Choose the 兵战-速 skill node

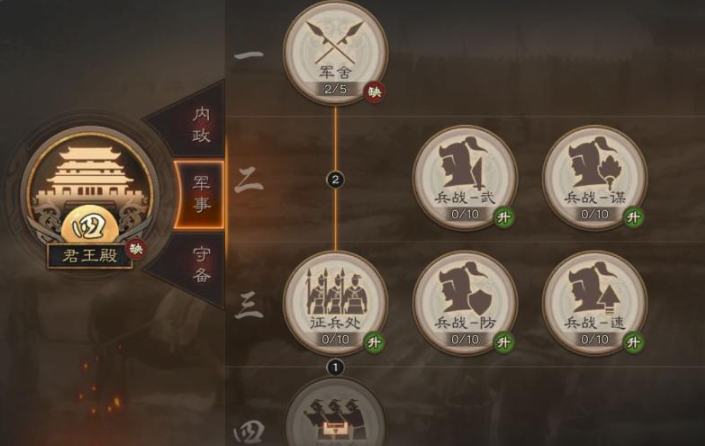[x=594, y=301]
